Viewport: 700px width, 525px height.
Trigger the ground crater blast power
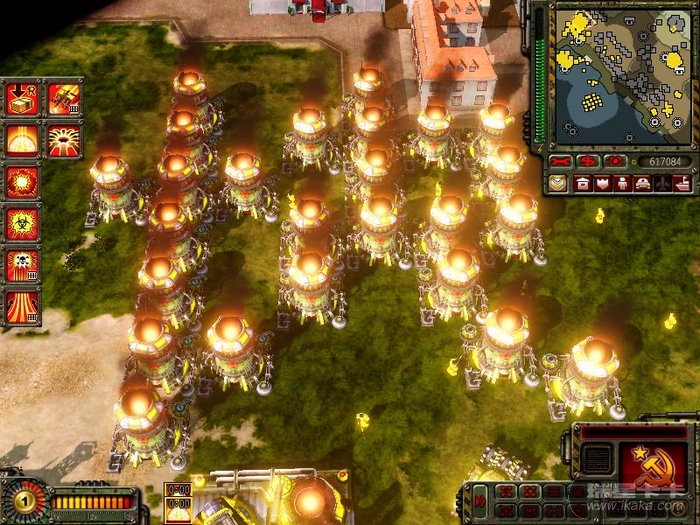point(63,139)
